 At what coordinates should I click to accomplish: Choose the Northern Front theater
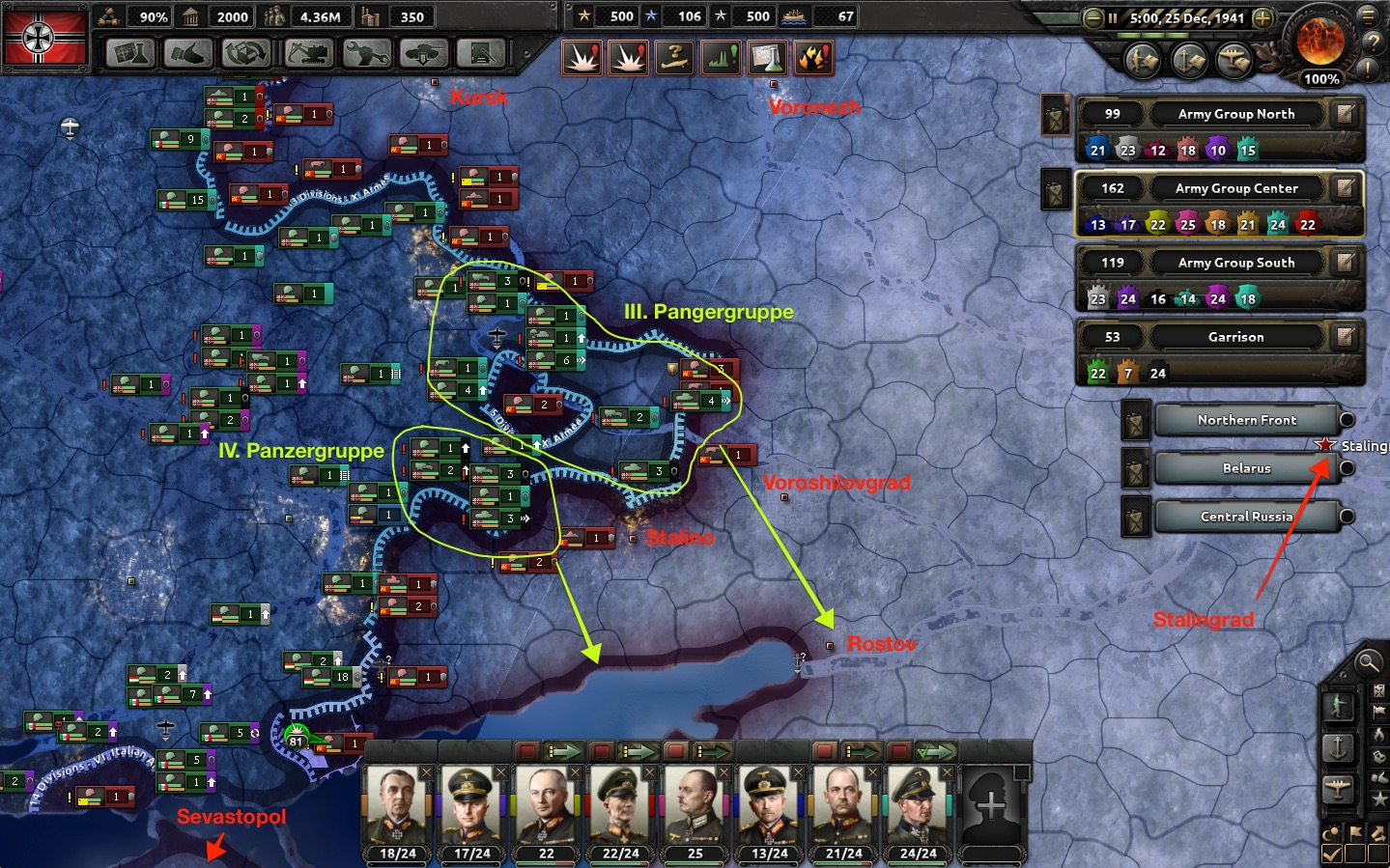[x=1246, y=420]
